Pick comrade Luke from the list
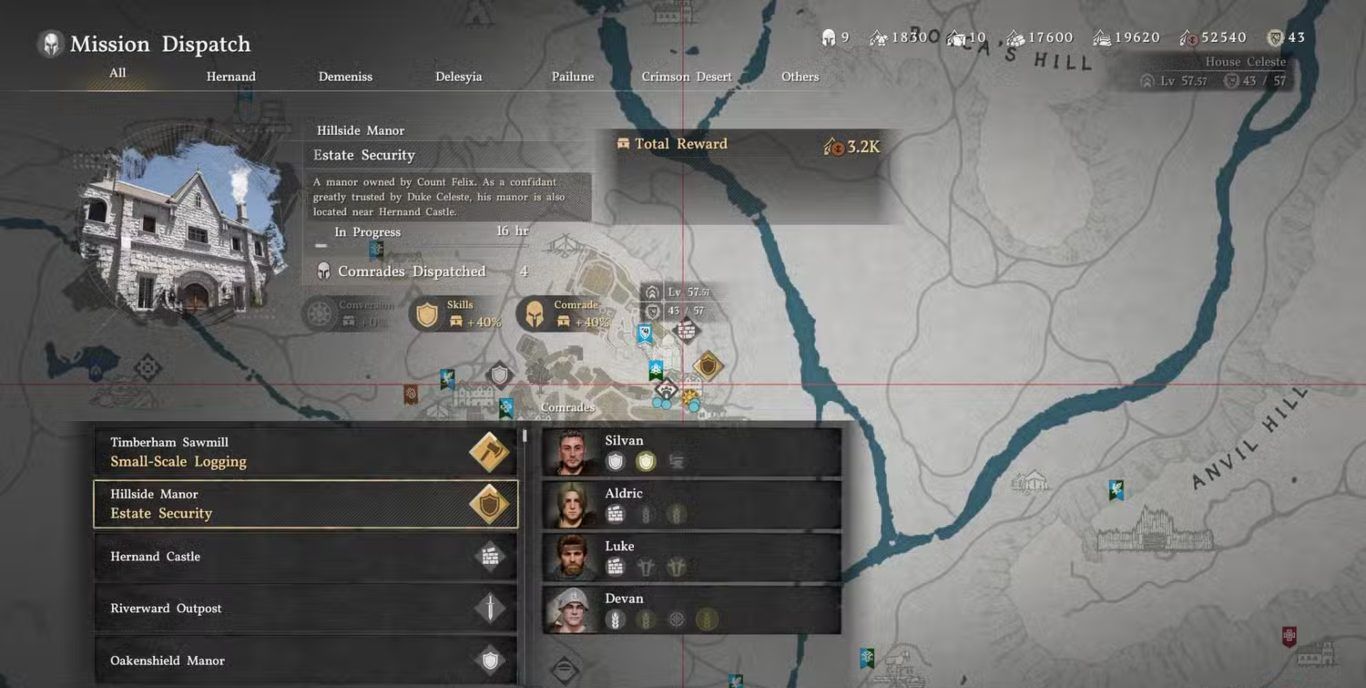Viewport: 1366px width, 688px height. pyautogui.click(x=691, y=557)
